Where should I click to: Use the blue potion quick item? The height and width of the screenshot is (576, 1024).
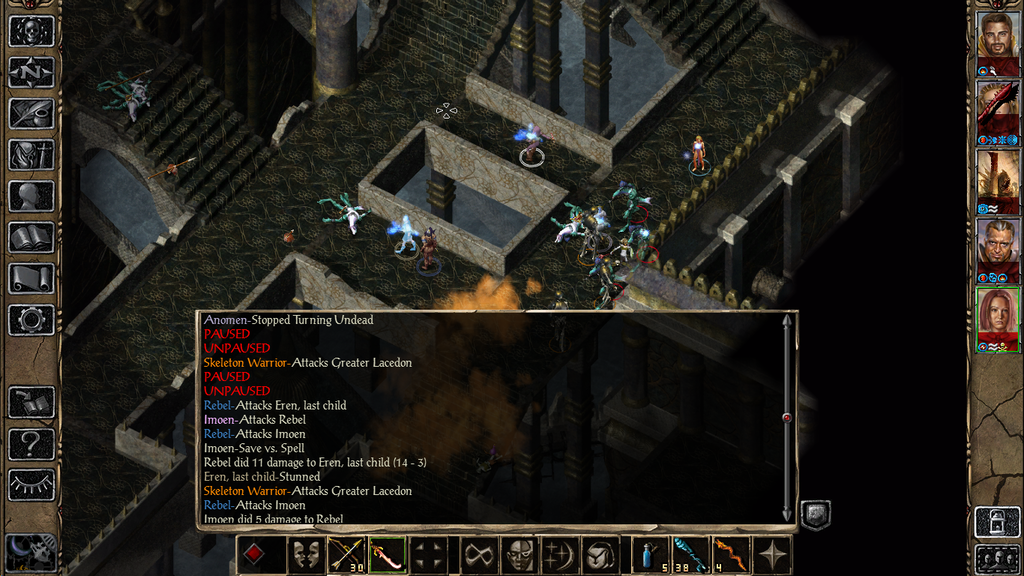(x=648, y=555)
